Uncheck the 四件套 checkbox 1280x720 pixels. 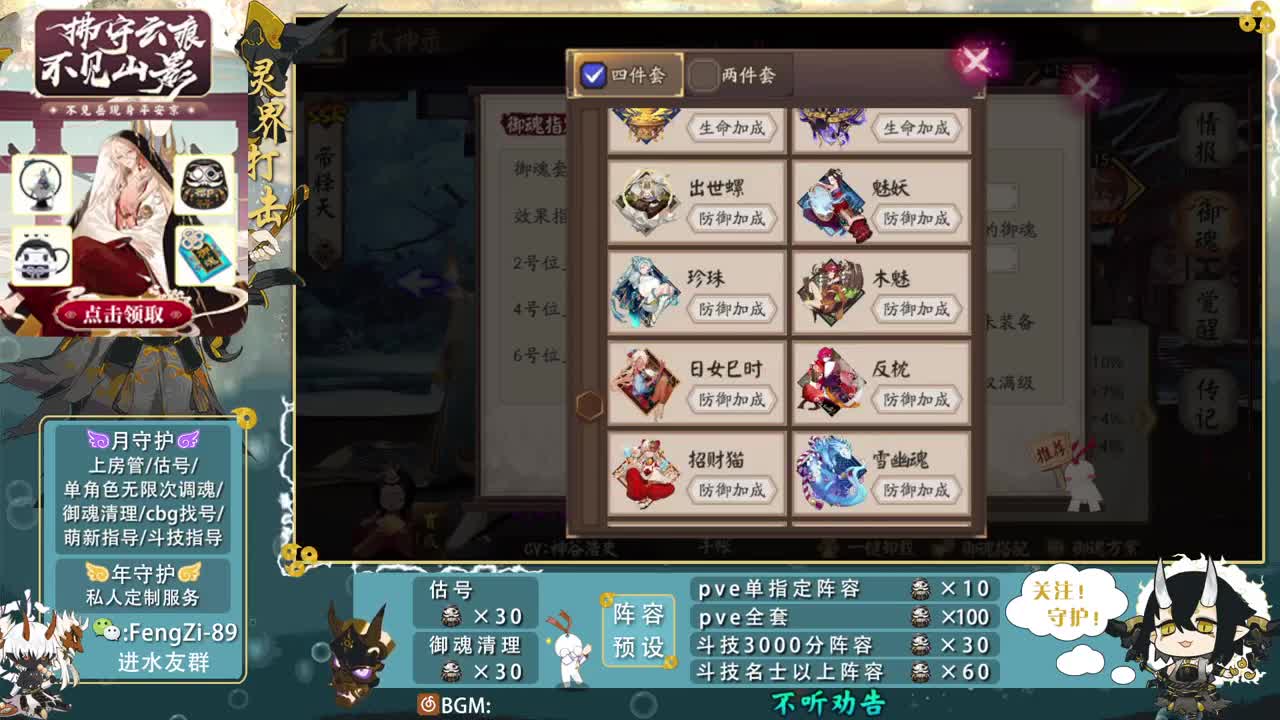[x=593, y=72]
